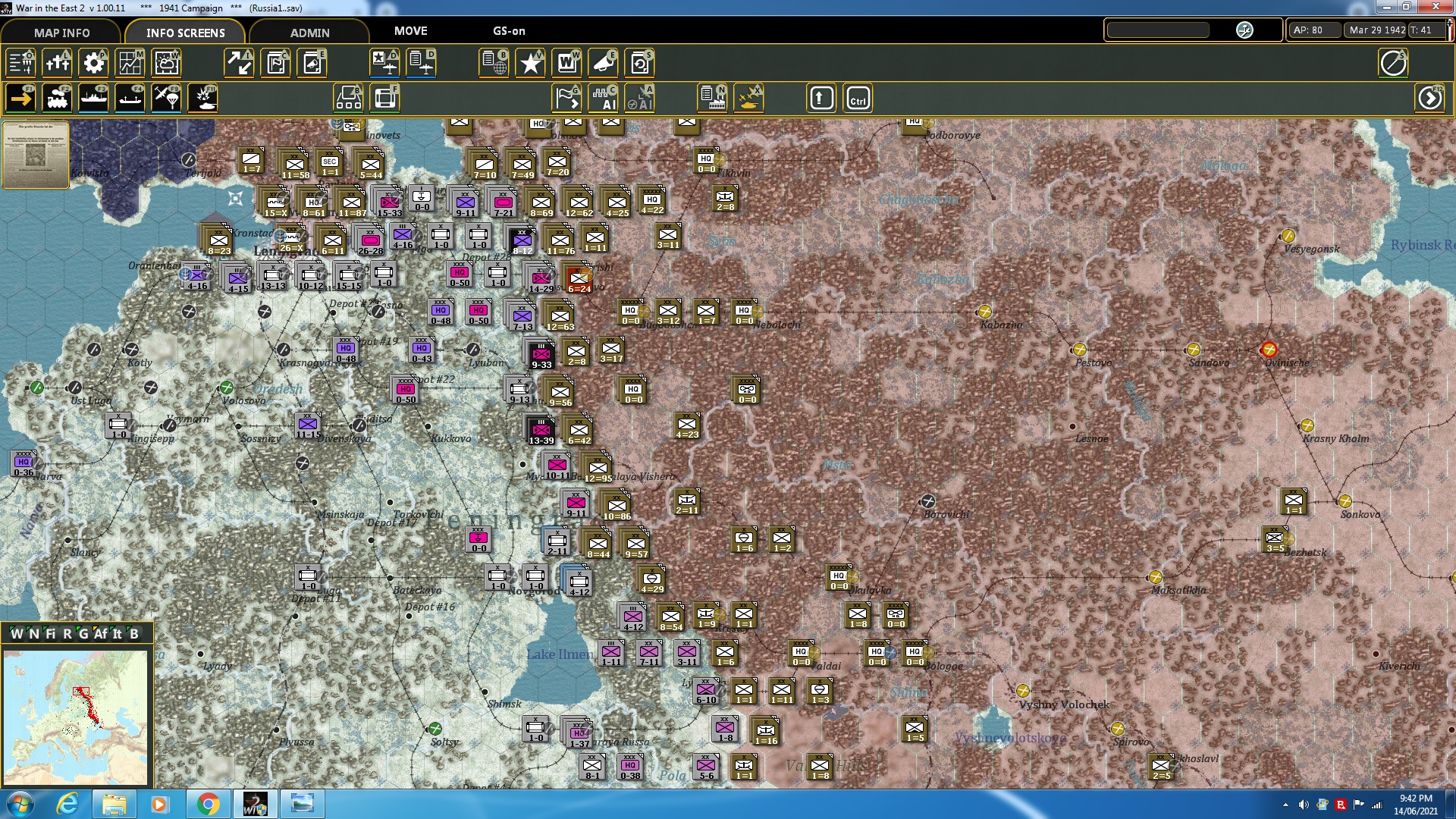Screen dimensions: 1456x819
Task: Expand the newspaper event thumbnail
Action: [35, 155]
